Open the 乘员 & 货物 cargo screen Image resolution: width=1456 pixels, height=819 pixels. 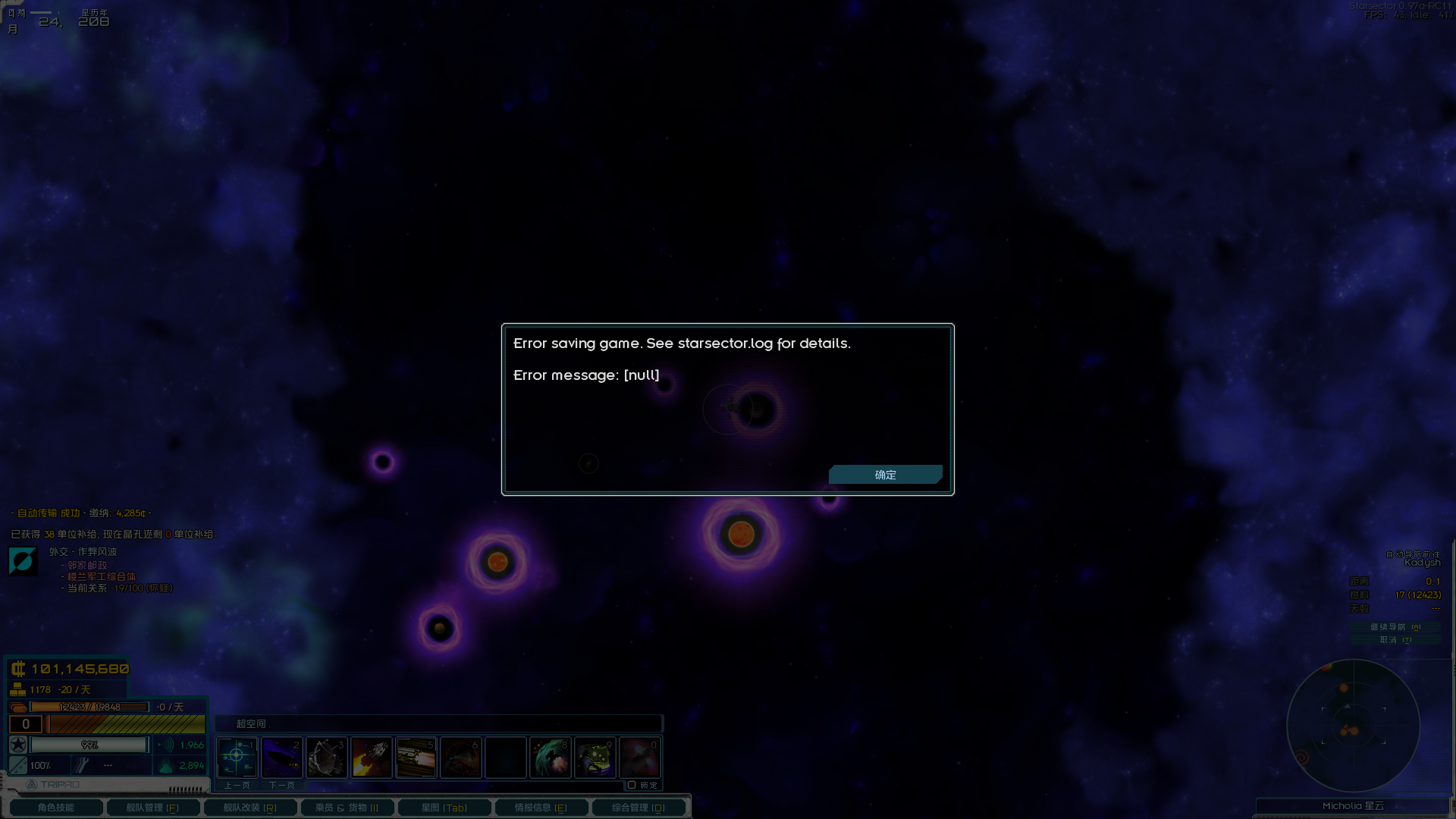[x=347, y=808]
